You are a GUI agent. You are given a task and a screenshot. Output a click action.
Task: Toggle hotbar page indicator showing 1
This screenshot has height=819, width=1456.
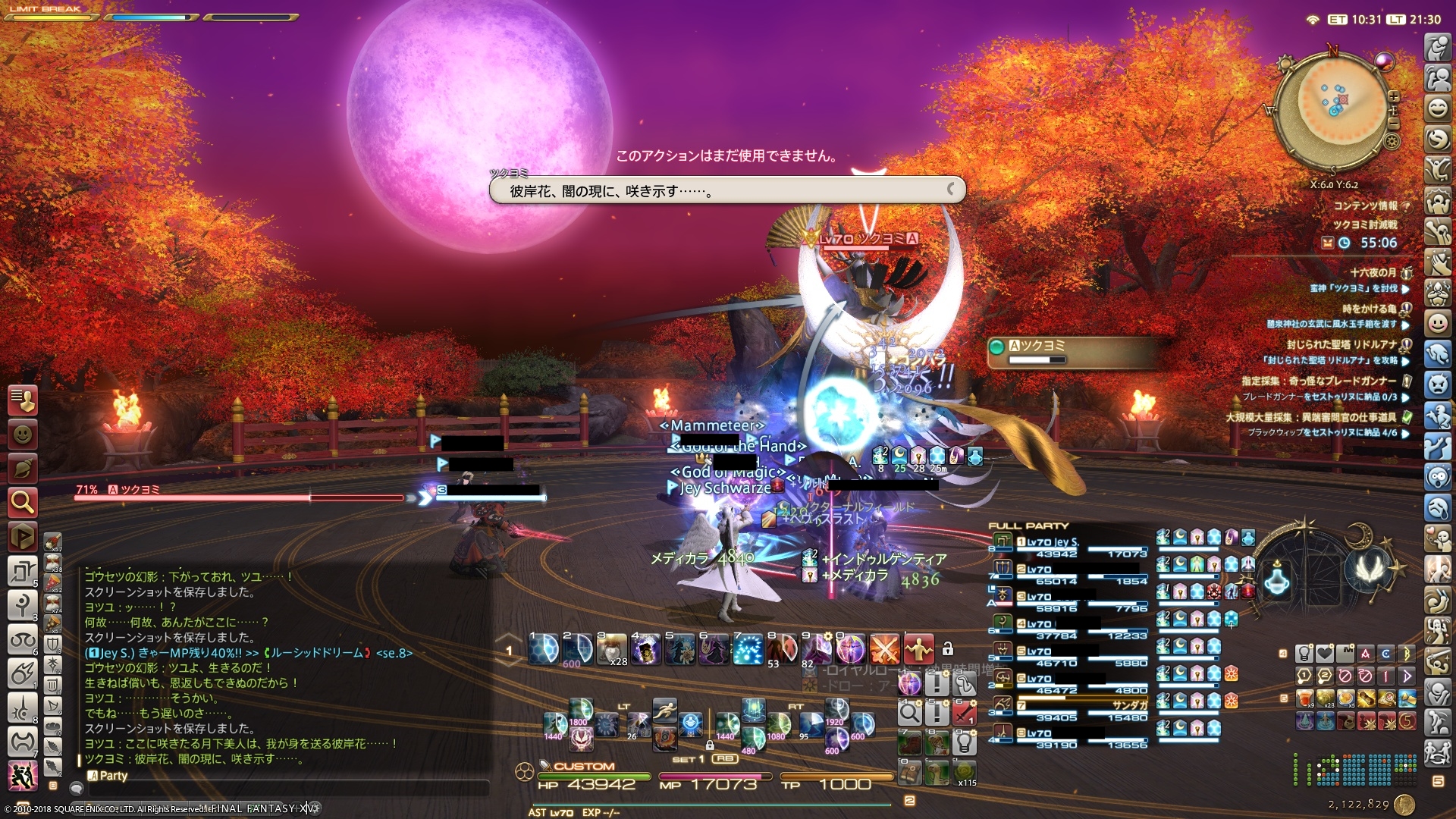pyautogui.click(x=510, y=650)
